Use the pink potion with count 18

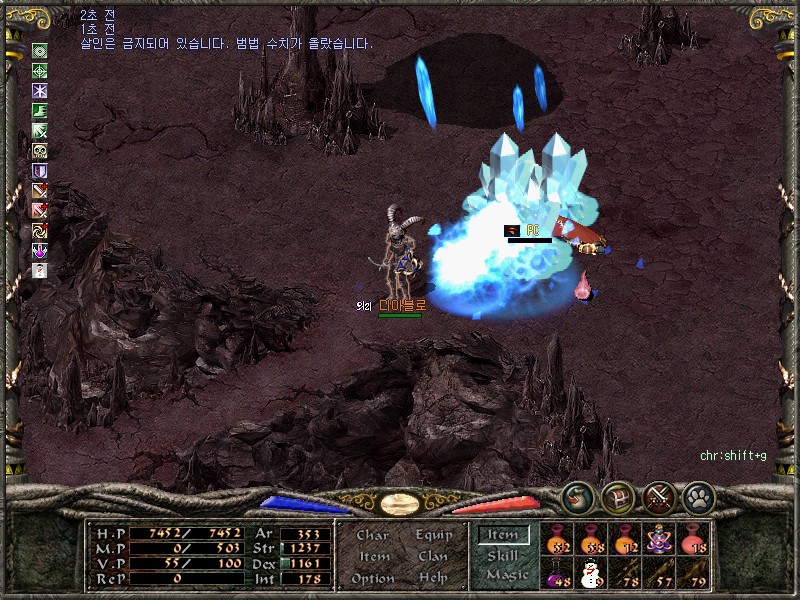click(692, 540)
